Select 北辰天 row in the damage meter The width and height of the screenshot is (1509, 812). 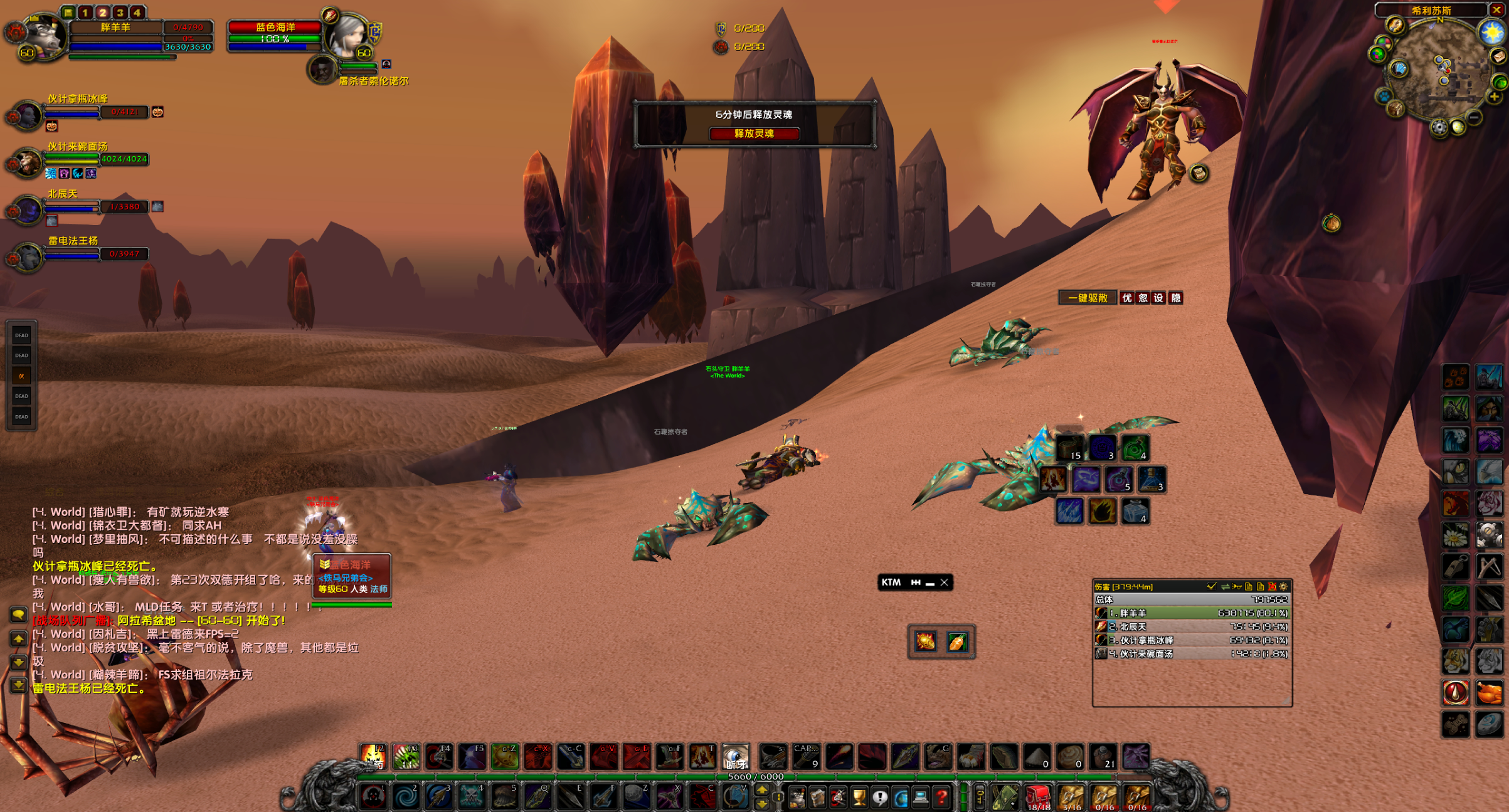click(1192, 626)
